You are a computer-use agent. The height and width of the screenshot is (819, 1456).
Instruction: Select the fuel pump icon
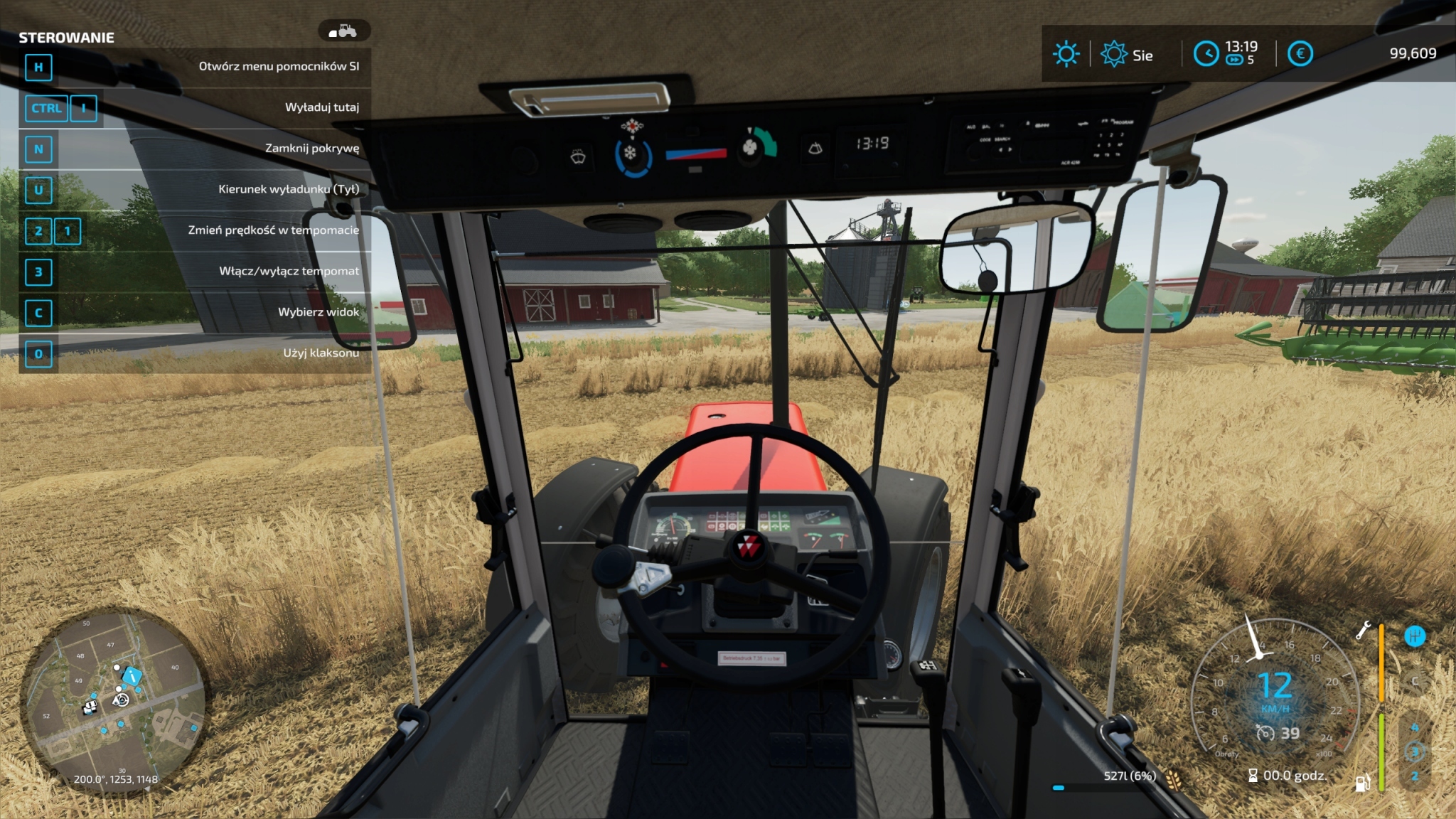[x=1362, y=783]
